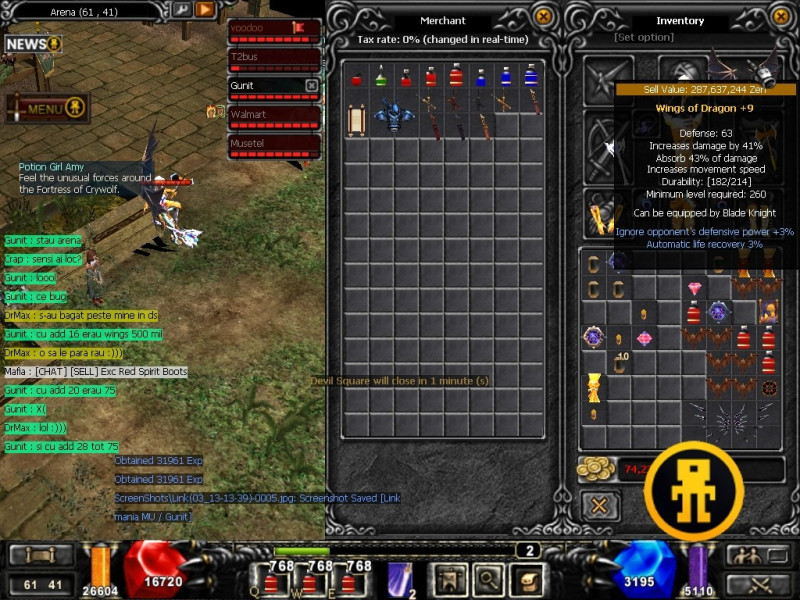Close the Inventory window
Viewport: 800px width, 600px height.
pyautogui.click(x=783, y=16)
